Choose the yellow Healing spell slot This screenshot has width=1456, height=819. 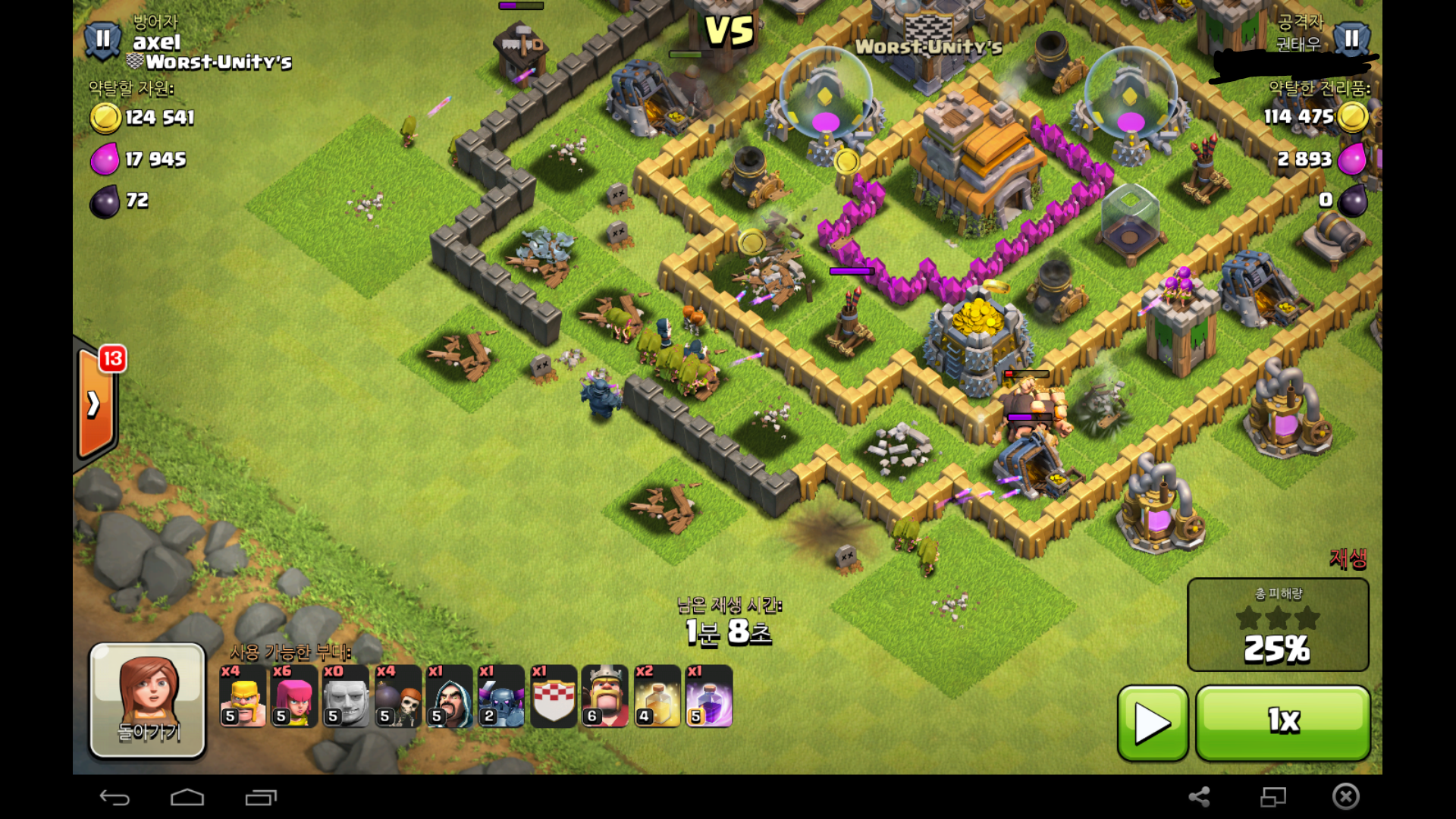pos(657,697)
